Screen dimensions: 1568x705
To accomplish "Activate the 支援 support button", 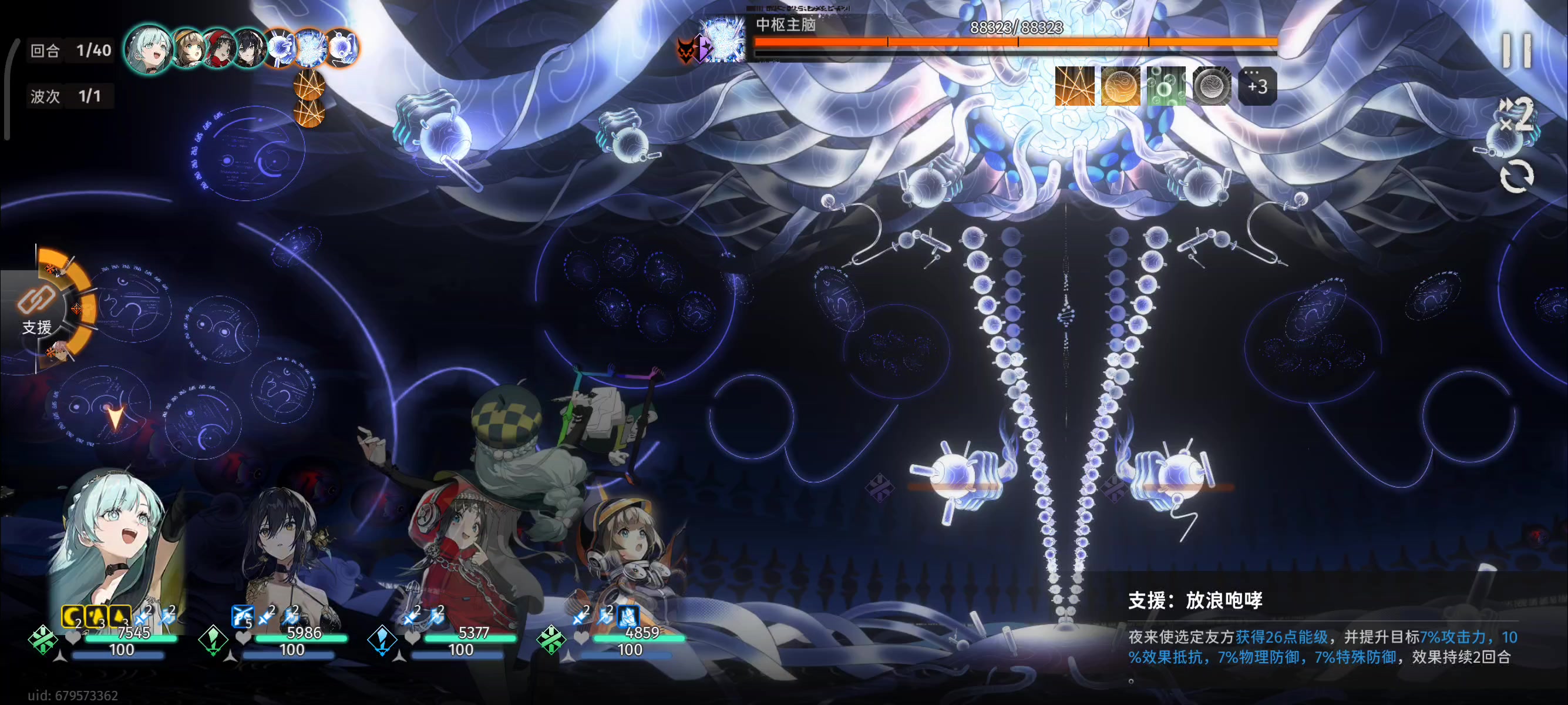I will click(x=38, y=310).
